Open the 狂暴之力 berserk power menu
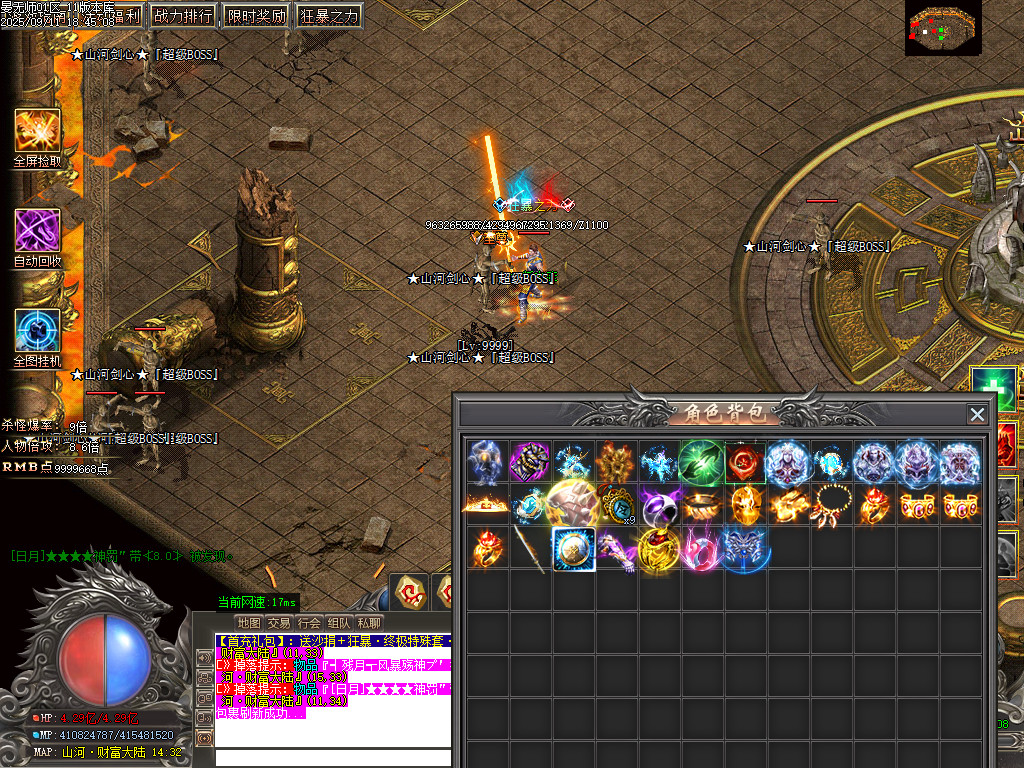1024x768 pixels. click(x=328, y=16)
